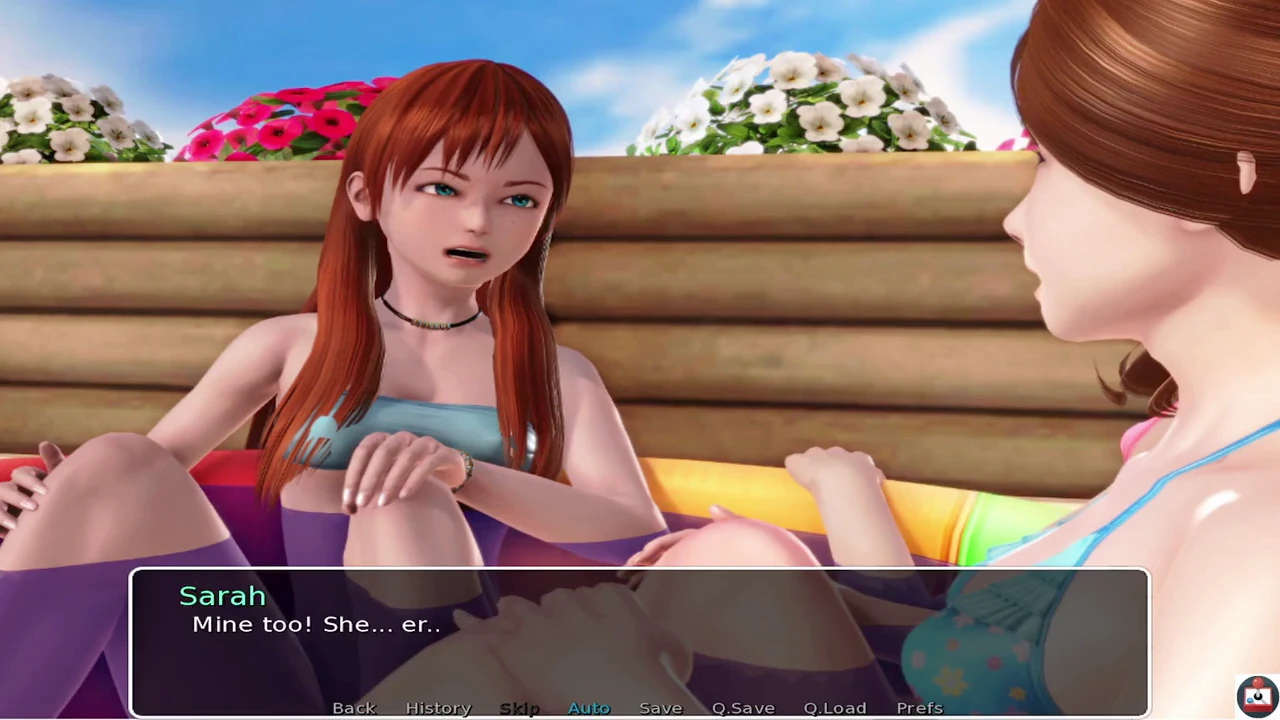
Task: Click the joystick overlay icon
Action: [x=1256, y=696]
